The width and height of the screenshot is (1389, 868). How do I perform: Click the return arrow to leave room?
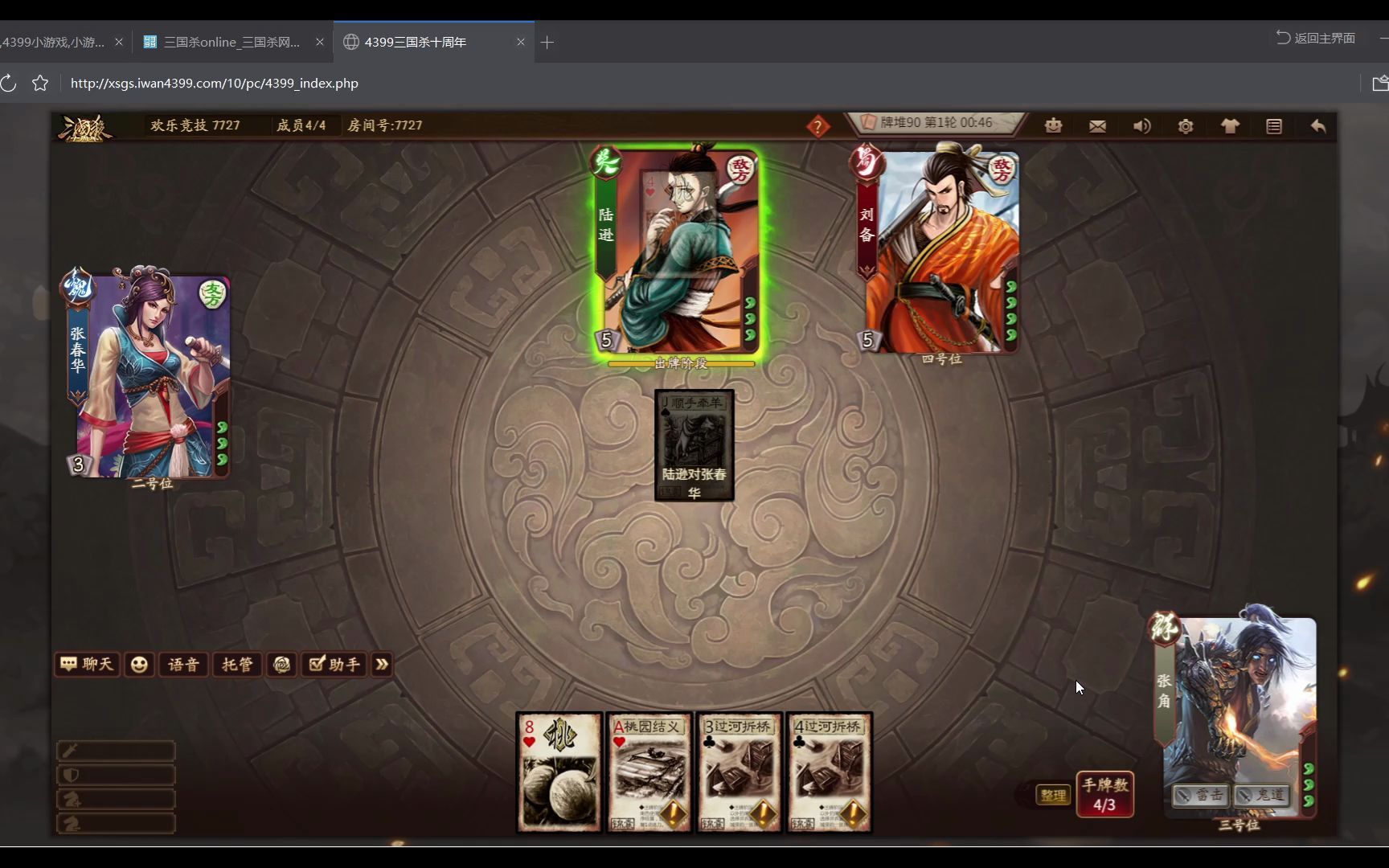(1318, 126)
